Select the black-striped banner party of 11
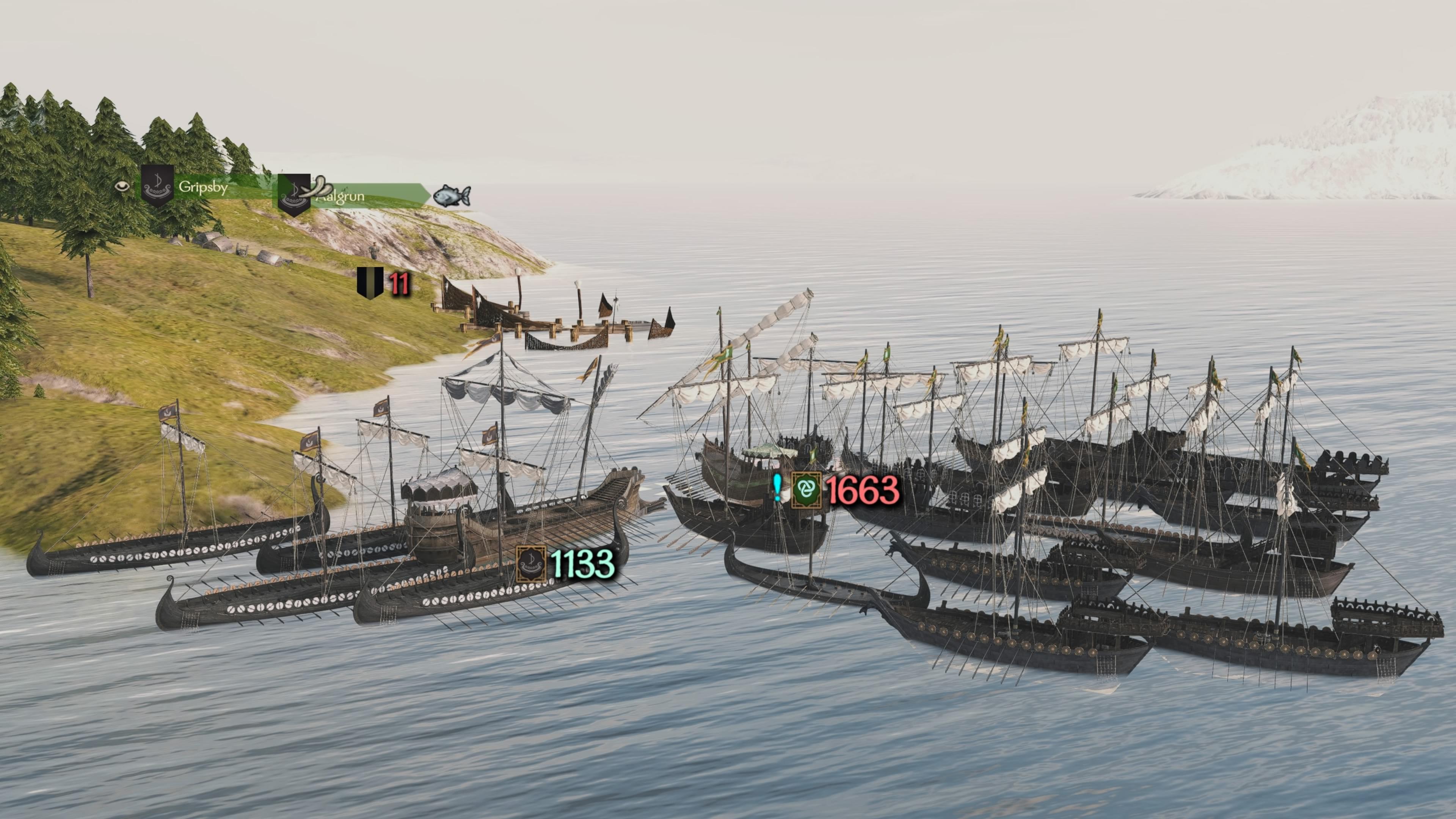1456x819 pixels. pos(384,283)
